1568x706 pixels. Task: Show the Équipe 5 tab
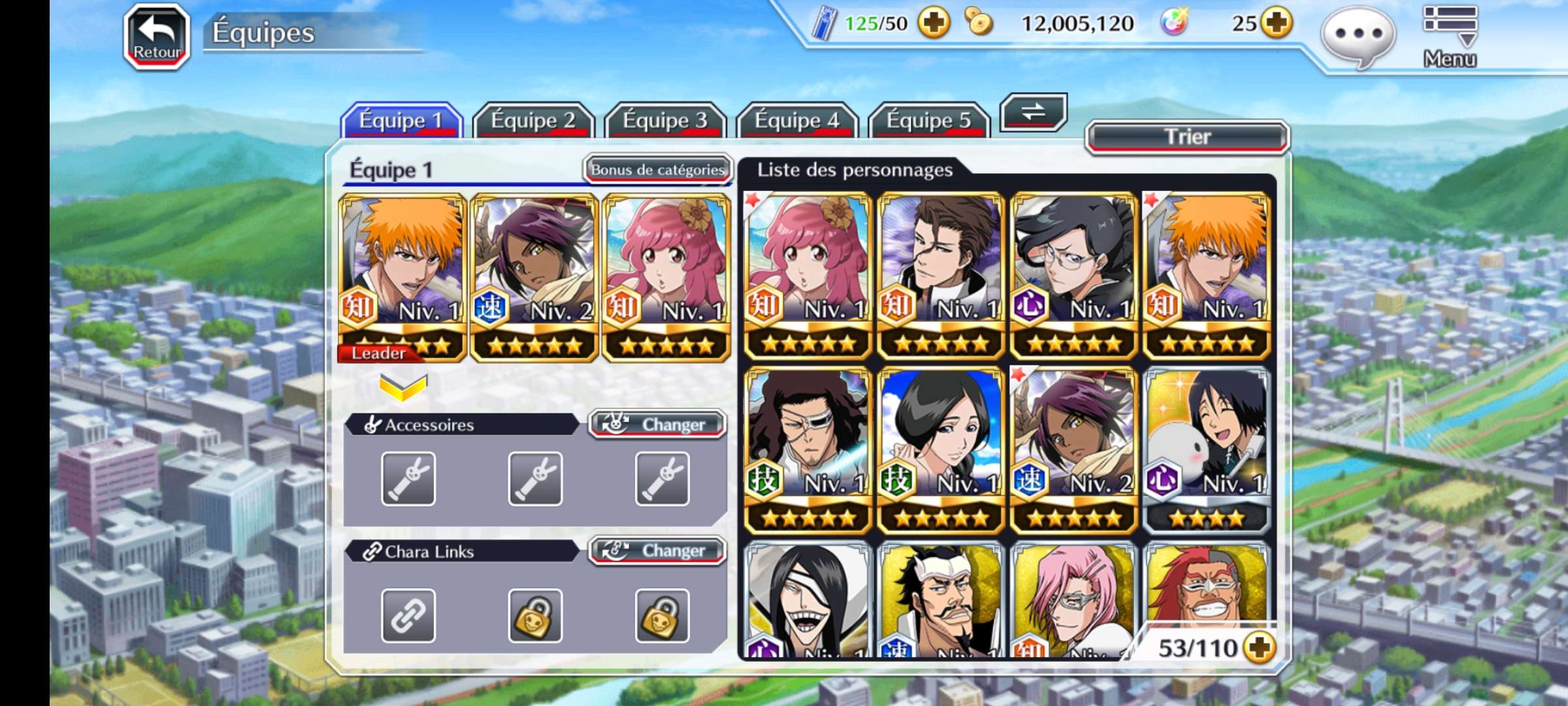point(928,120)
